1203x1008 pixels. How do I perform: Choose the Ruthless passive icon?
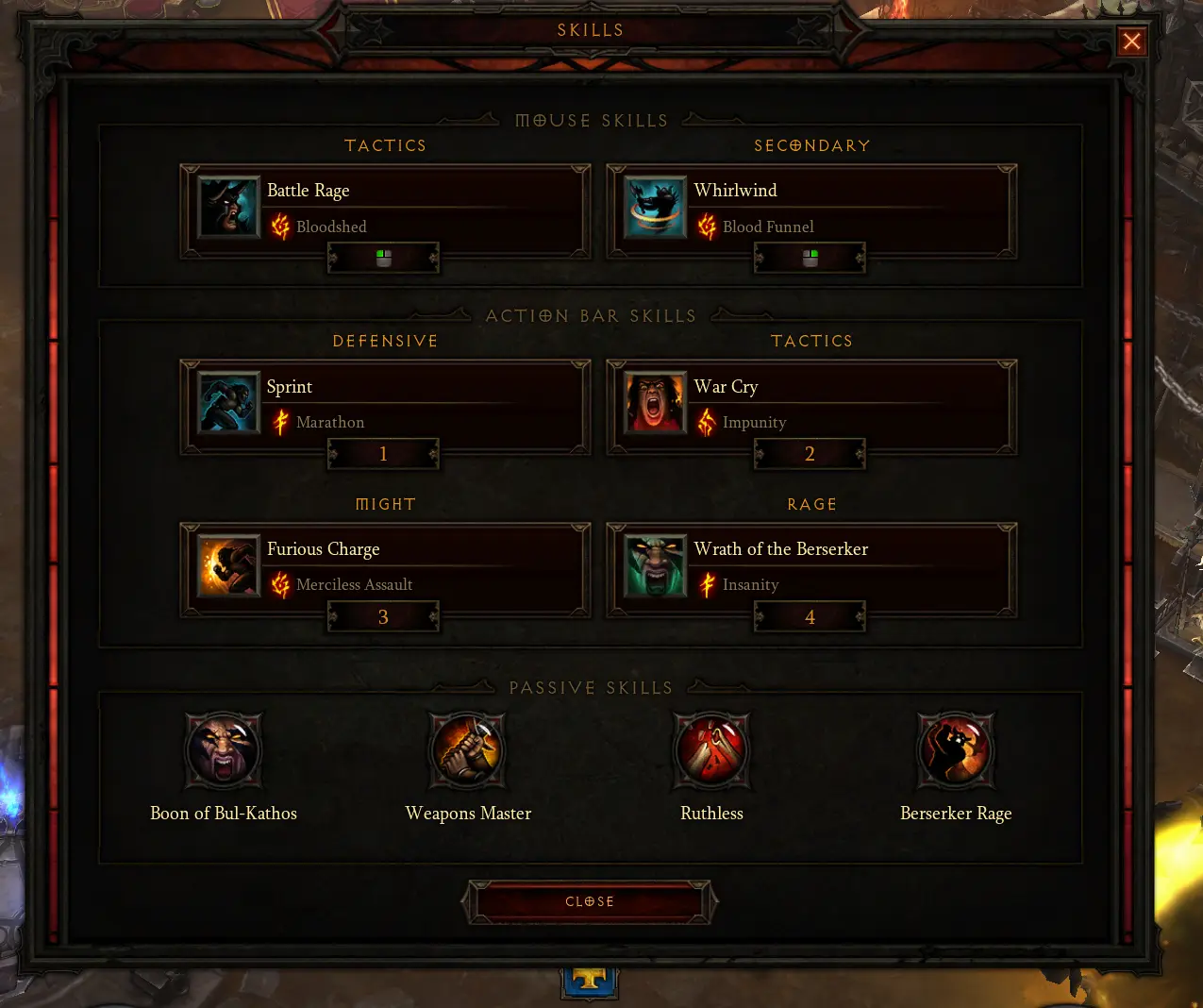point(712,750)
